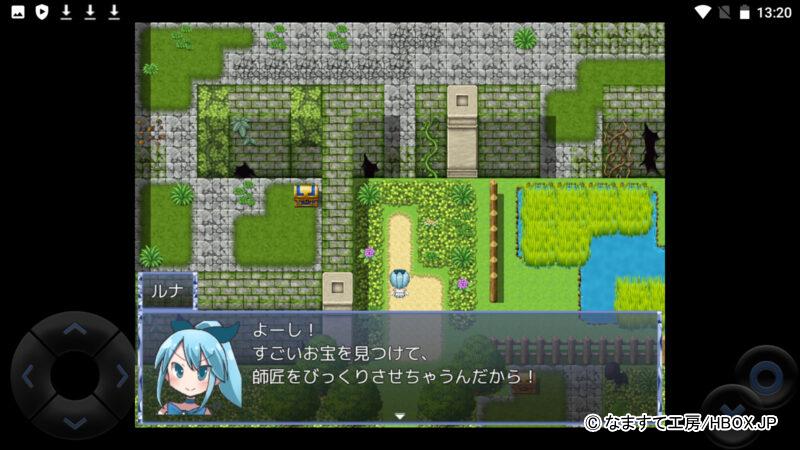Advance the dialogue with the white arrow
The image size is (800, 450).
[400, 415]
